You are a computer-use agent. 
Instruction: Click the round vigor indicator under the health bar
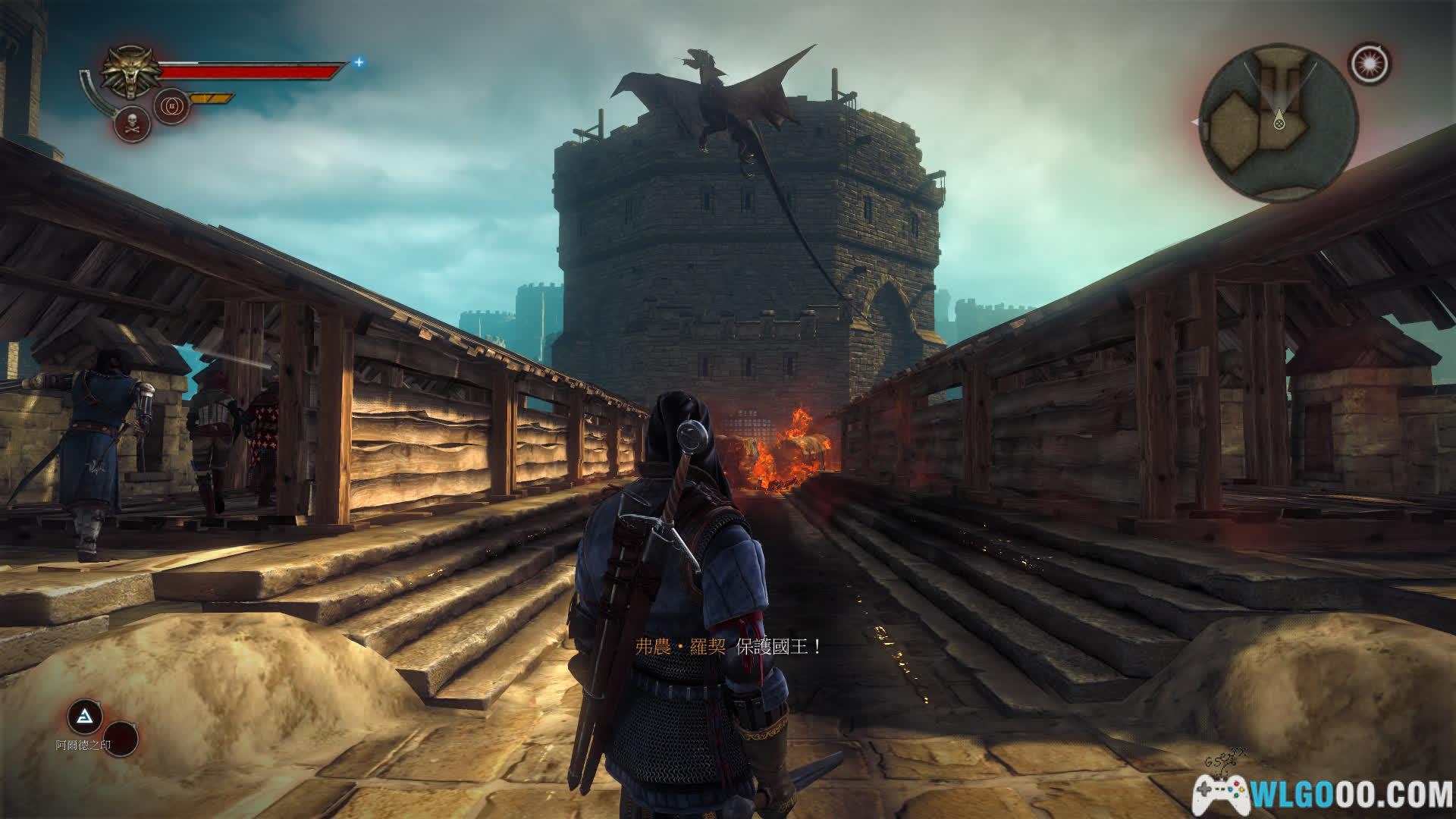170,105
